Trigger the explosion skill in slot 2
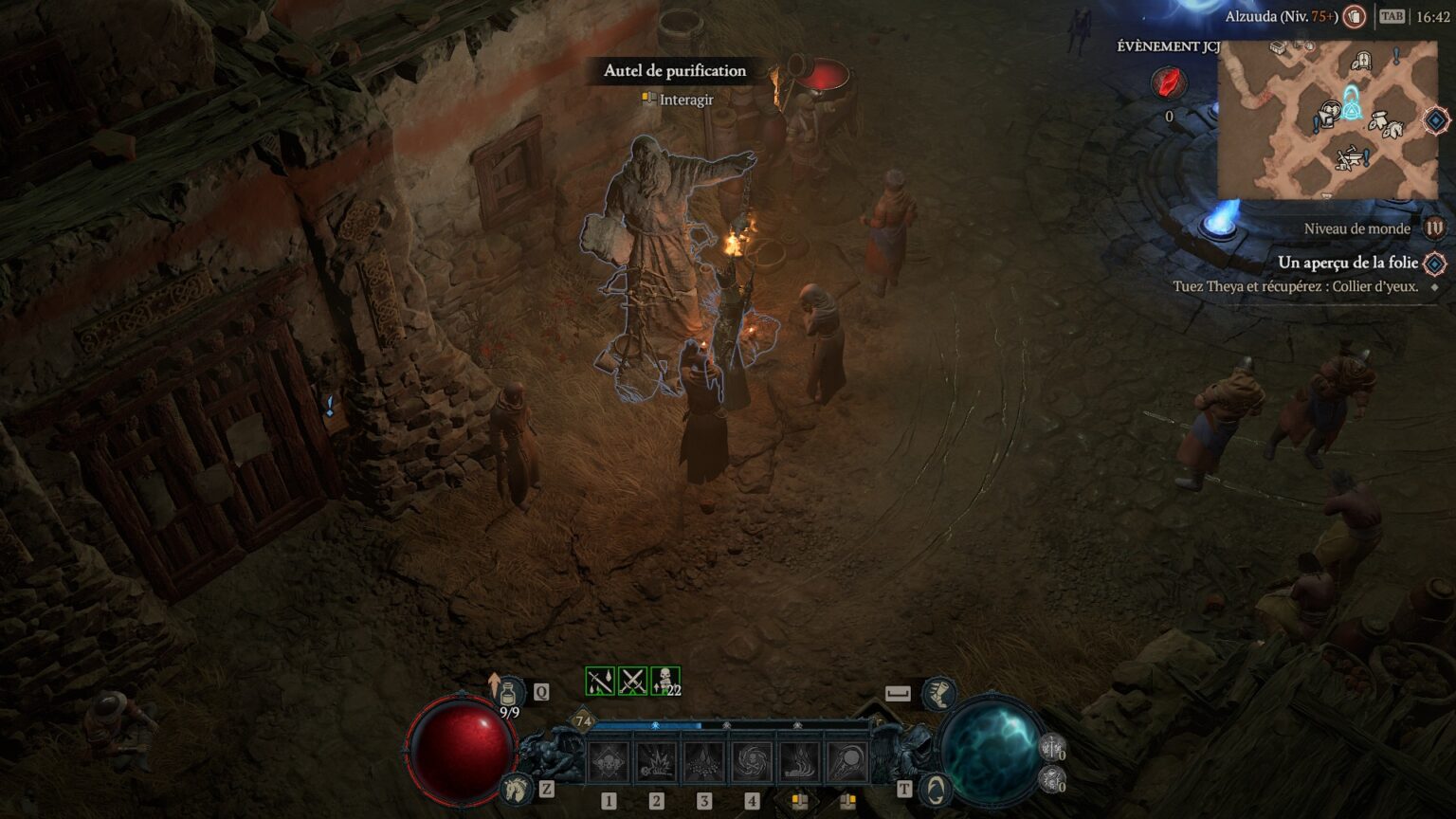The image size is (1456, 819). [656, 763]
